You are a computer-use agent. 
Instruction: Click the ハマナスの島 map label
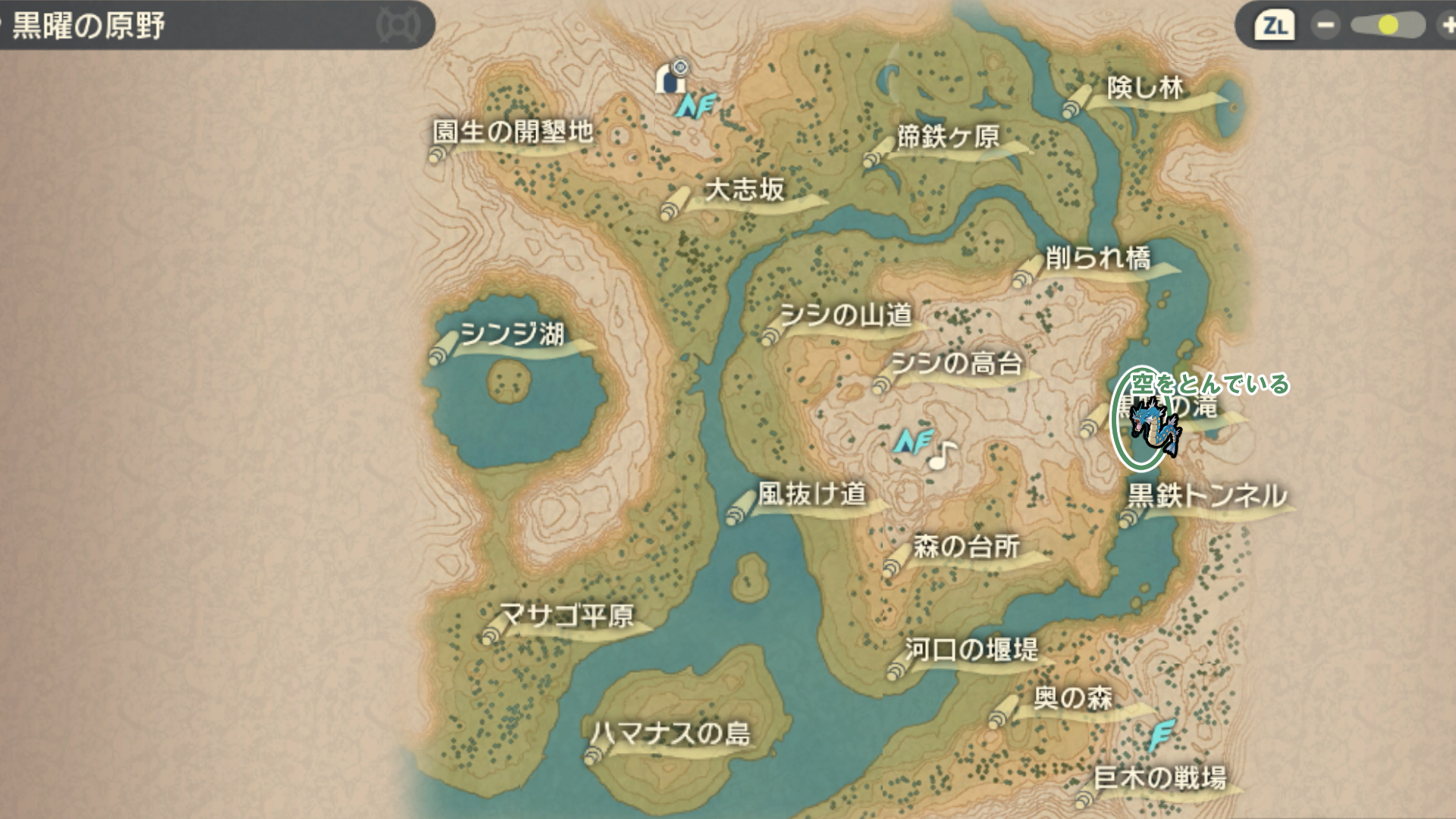[x=670, y=733]
